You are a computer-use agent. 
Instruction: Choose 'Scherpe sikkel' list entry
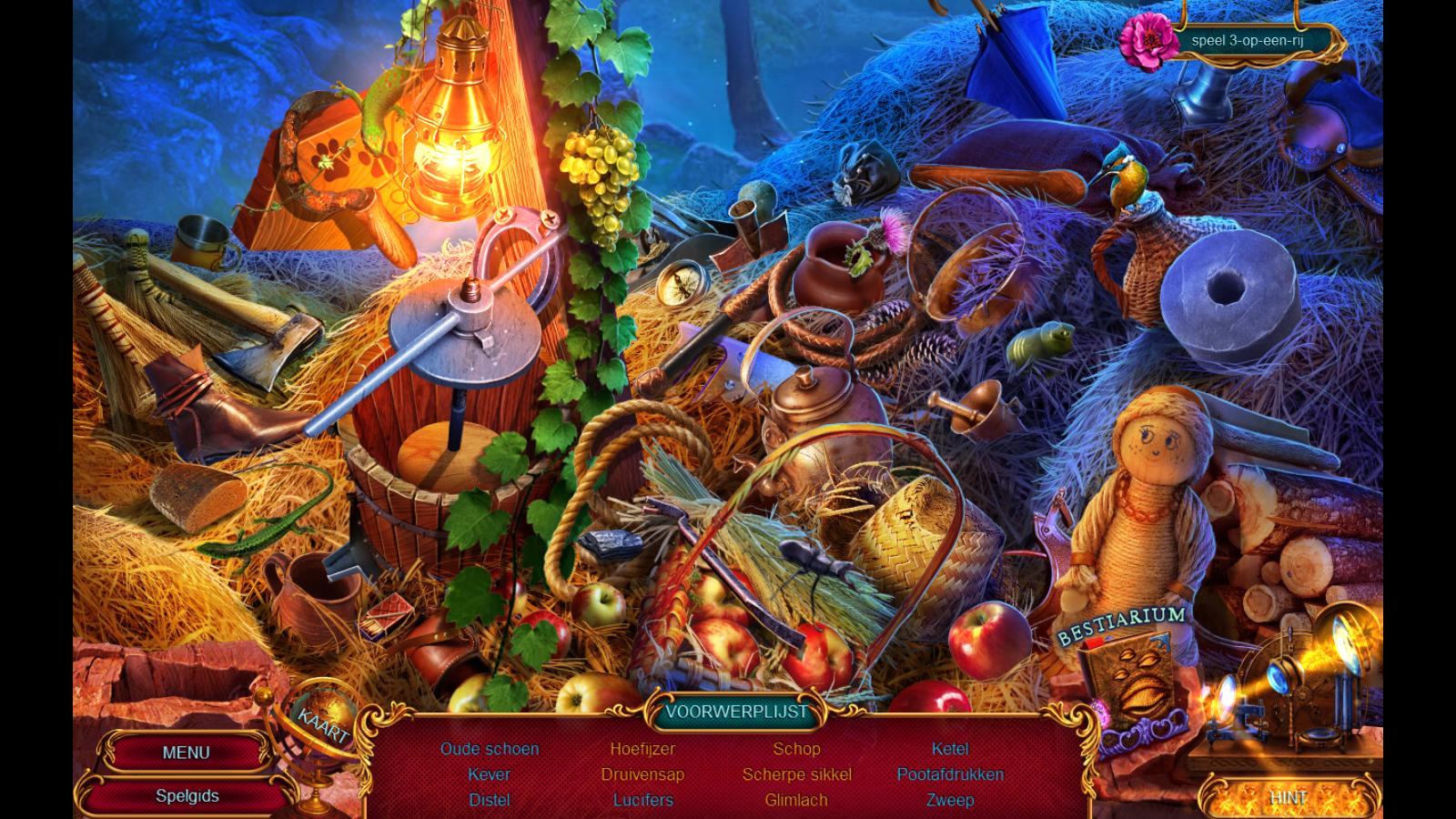pos(796,774)
